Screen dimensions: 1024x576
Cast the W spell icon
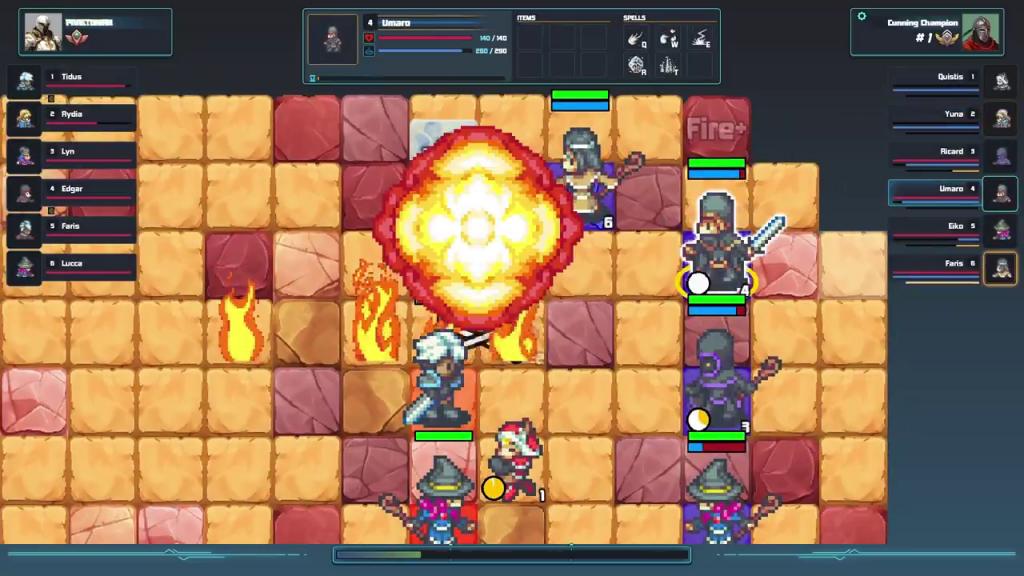[668, 40]
